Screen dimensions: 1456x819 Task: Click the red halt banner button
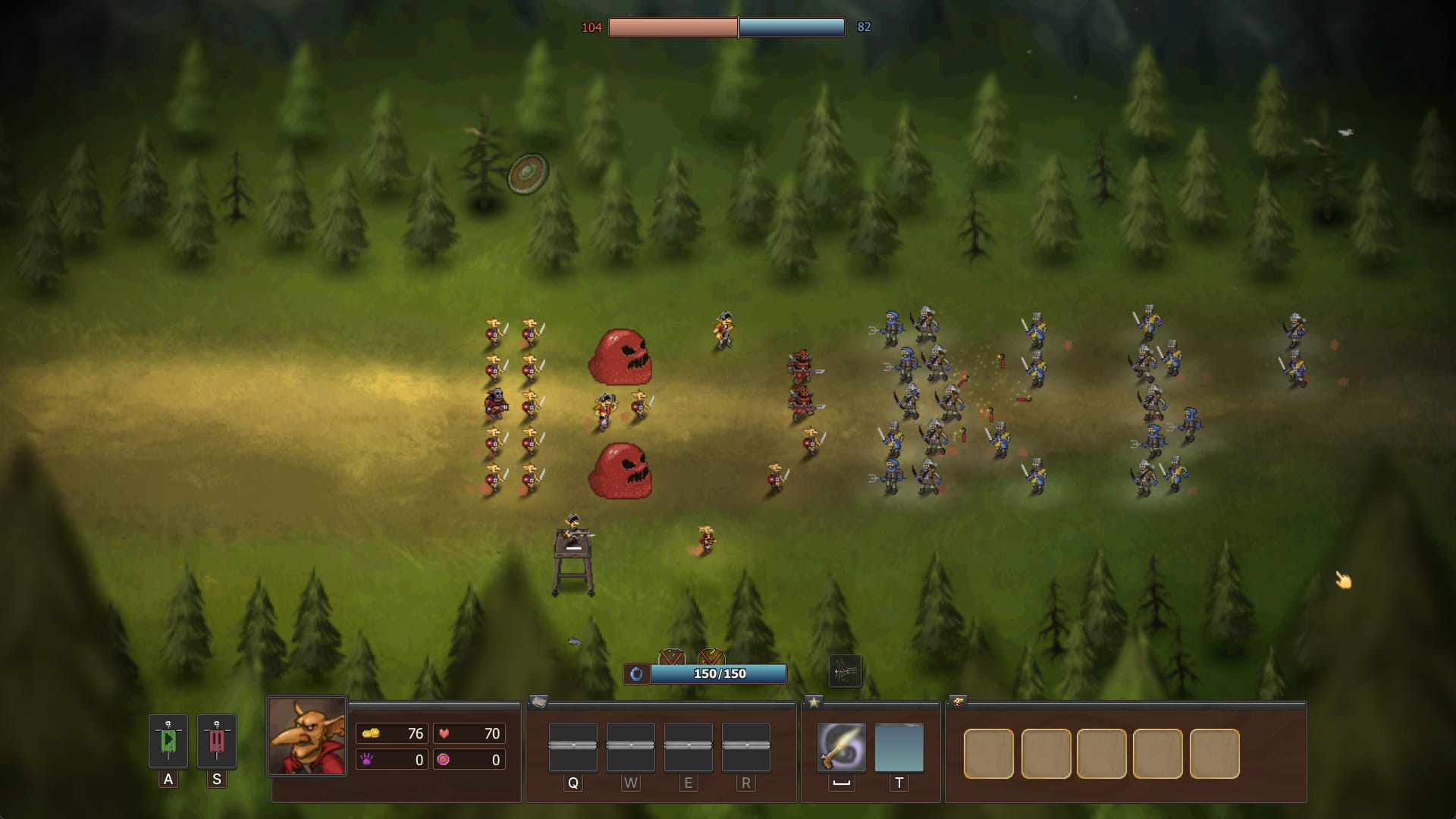(217, 741)
